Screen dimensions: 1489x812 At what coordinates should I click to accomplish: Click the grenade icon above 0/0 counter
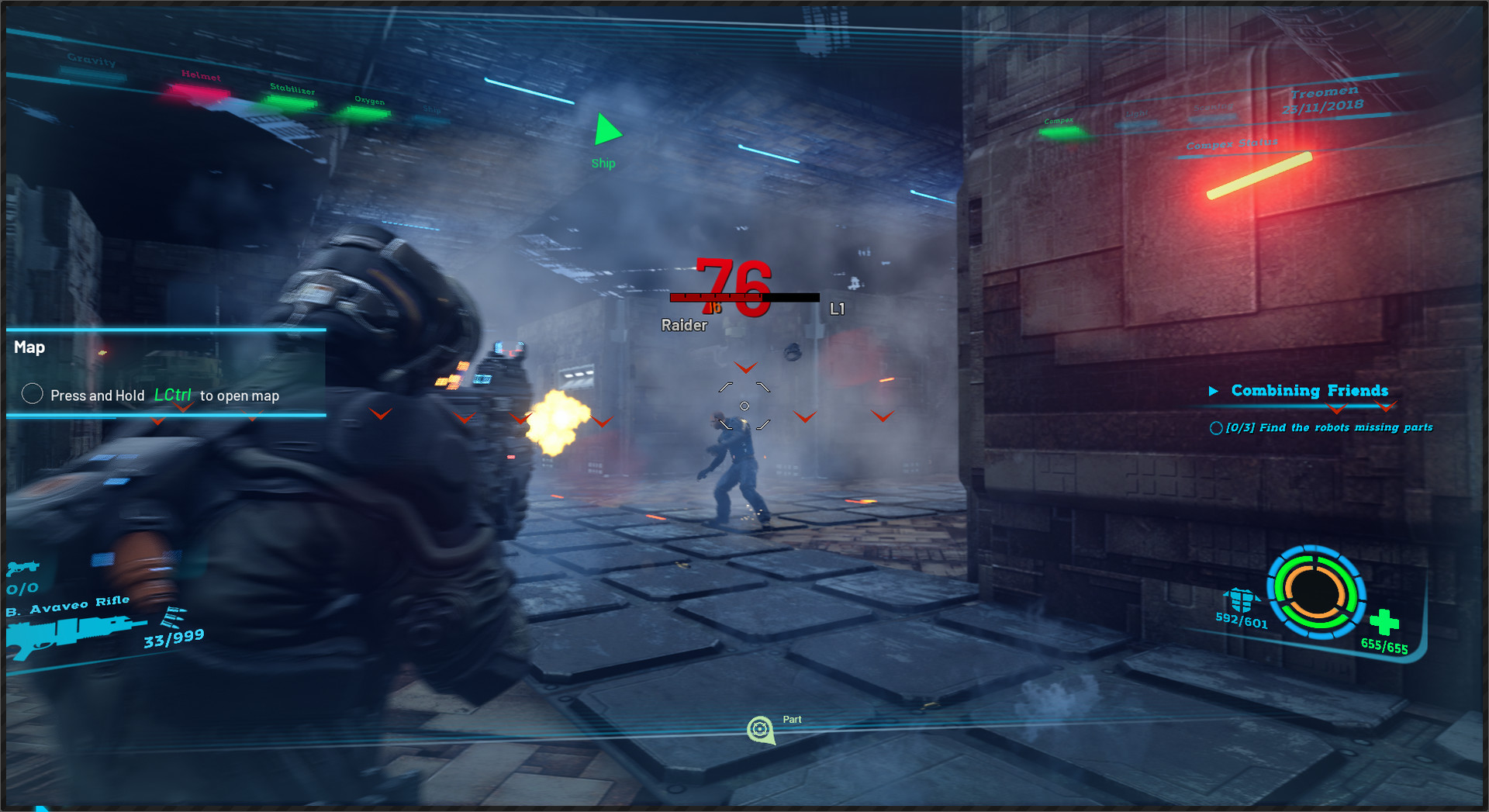pyautogui.click(x=23, y=568)
